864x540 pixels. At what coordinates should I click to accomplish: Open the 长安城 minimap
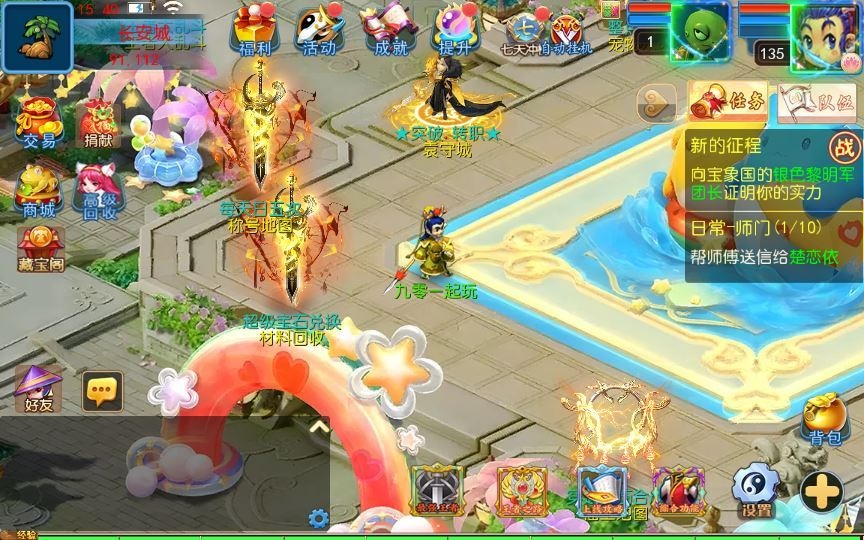pyautogui.click(x=37, y=36)
